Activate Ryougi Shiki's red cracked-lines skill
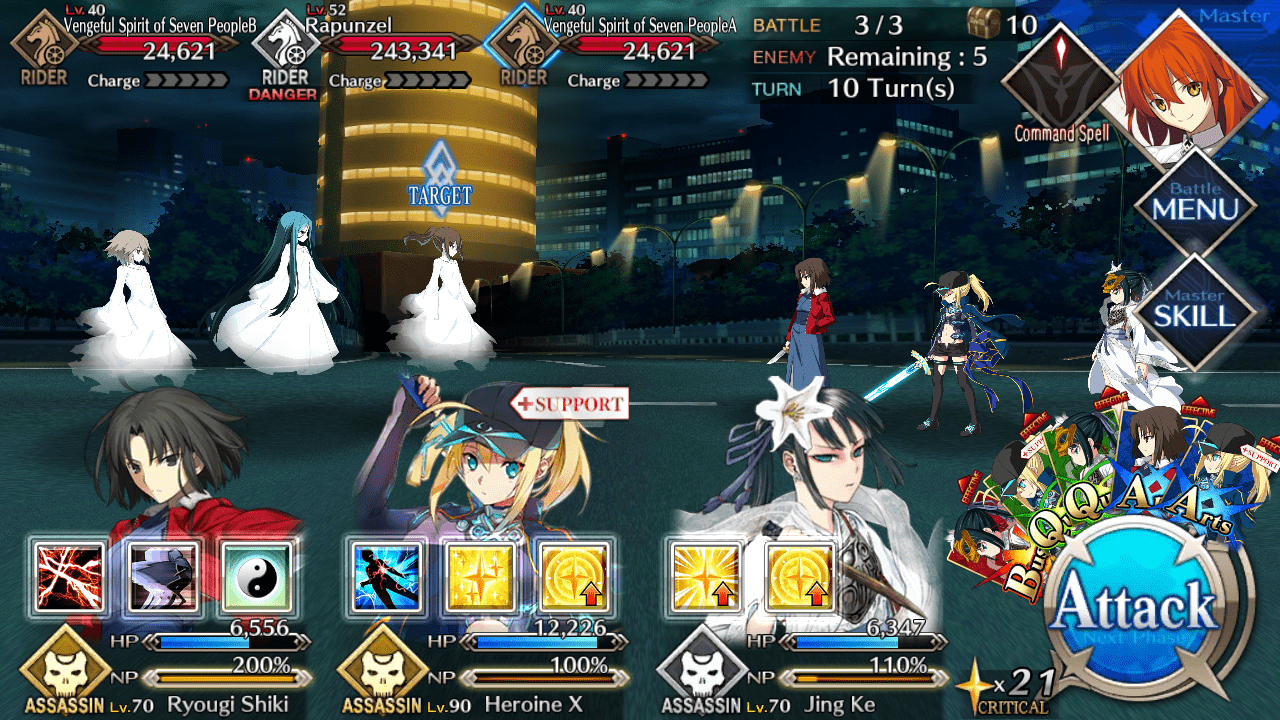Image resolution: width=1280 pixels, height=720 pixels. click(x=69, y=578)
